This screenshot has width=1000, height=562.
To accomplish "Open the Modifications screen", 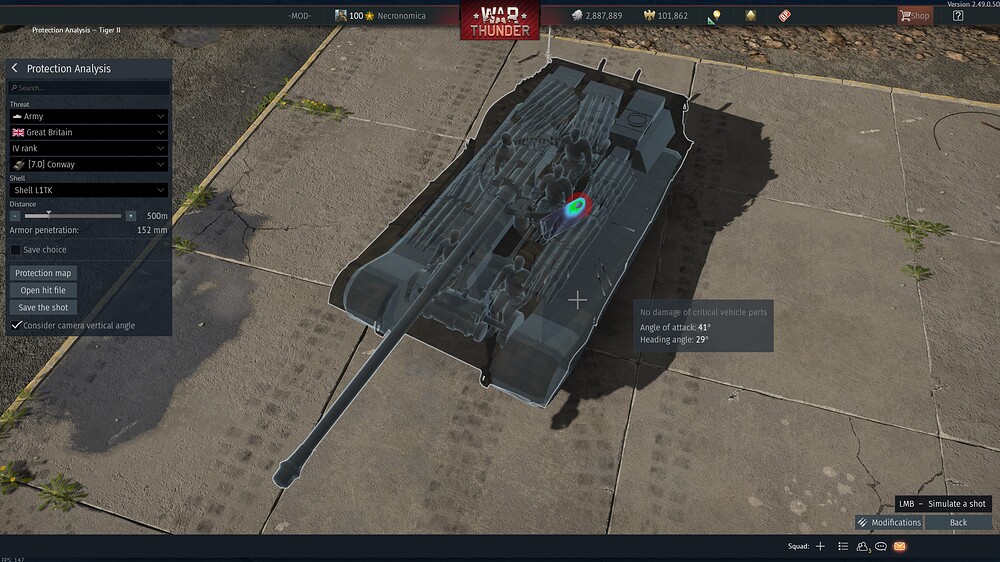I will [x=889, y=522].
